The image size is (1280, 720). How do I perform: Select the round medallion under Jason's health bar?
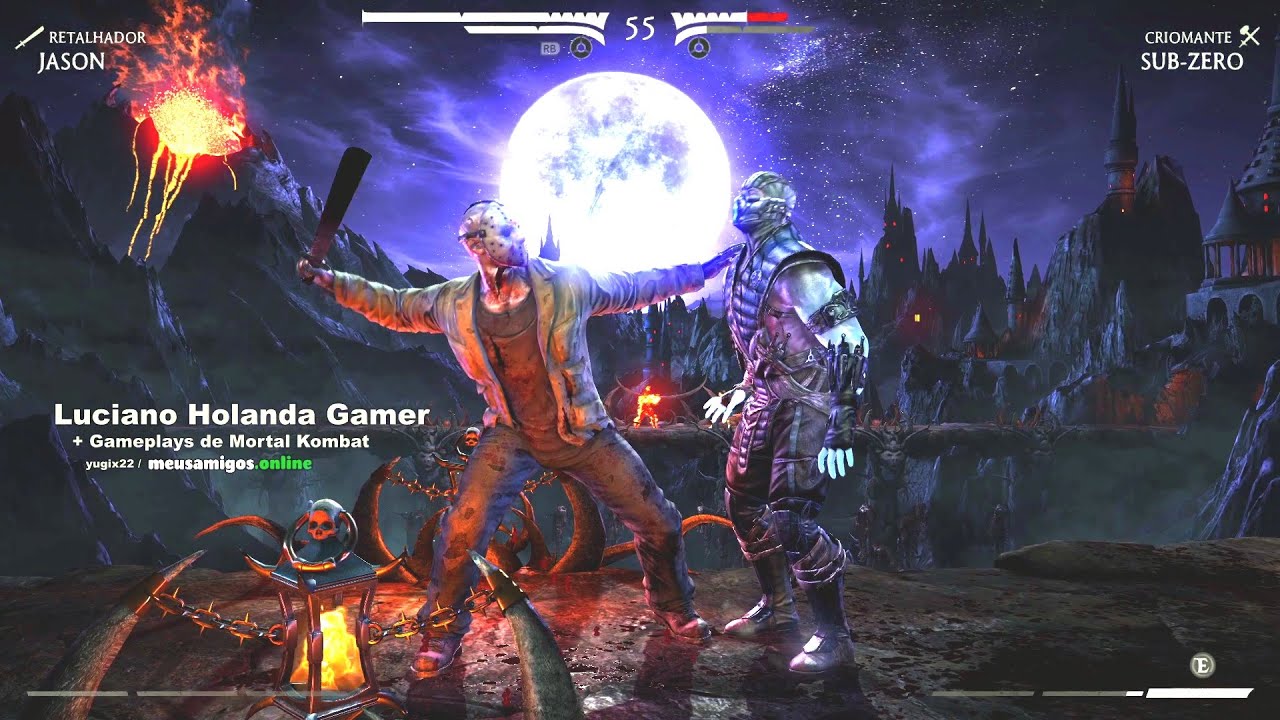(581, 47)
